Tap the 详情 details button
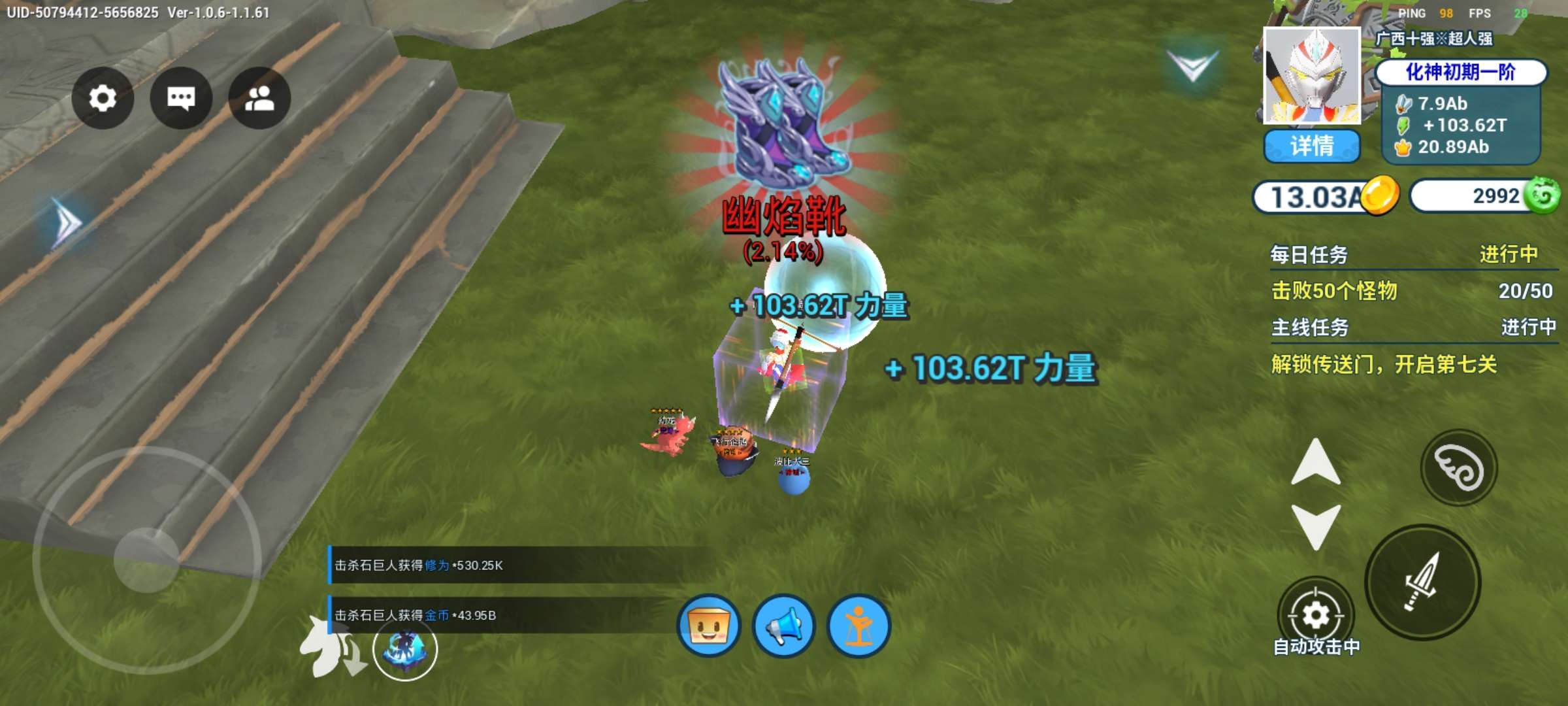Image resolution: width=1568 pixels, height=706 pixels. tap(1311, 145)
